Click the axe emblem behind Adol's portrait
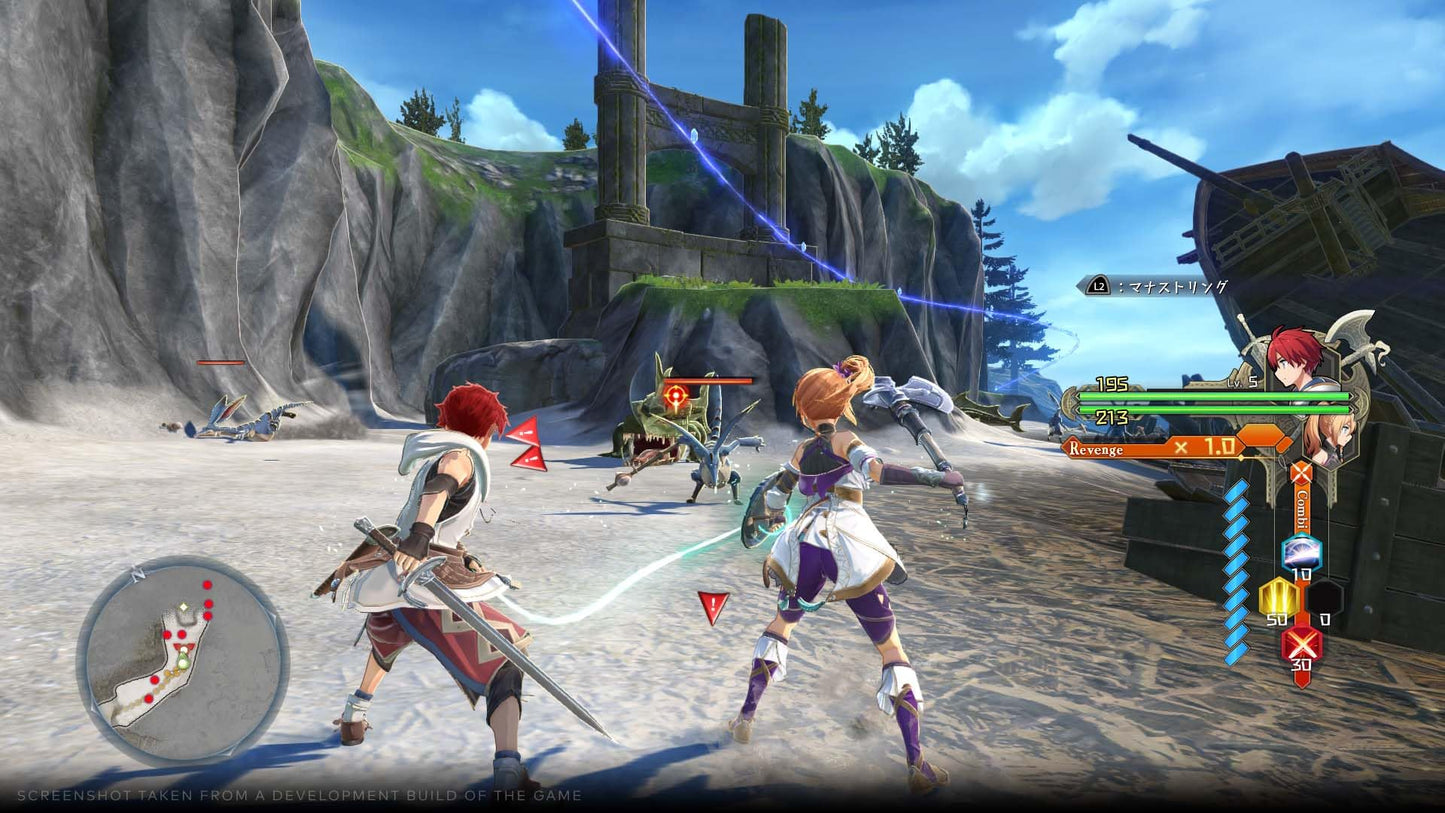 (x=1348, y=331)
